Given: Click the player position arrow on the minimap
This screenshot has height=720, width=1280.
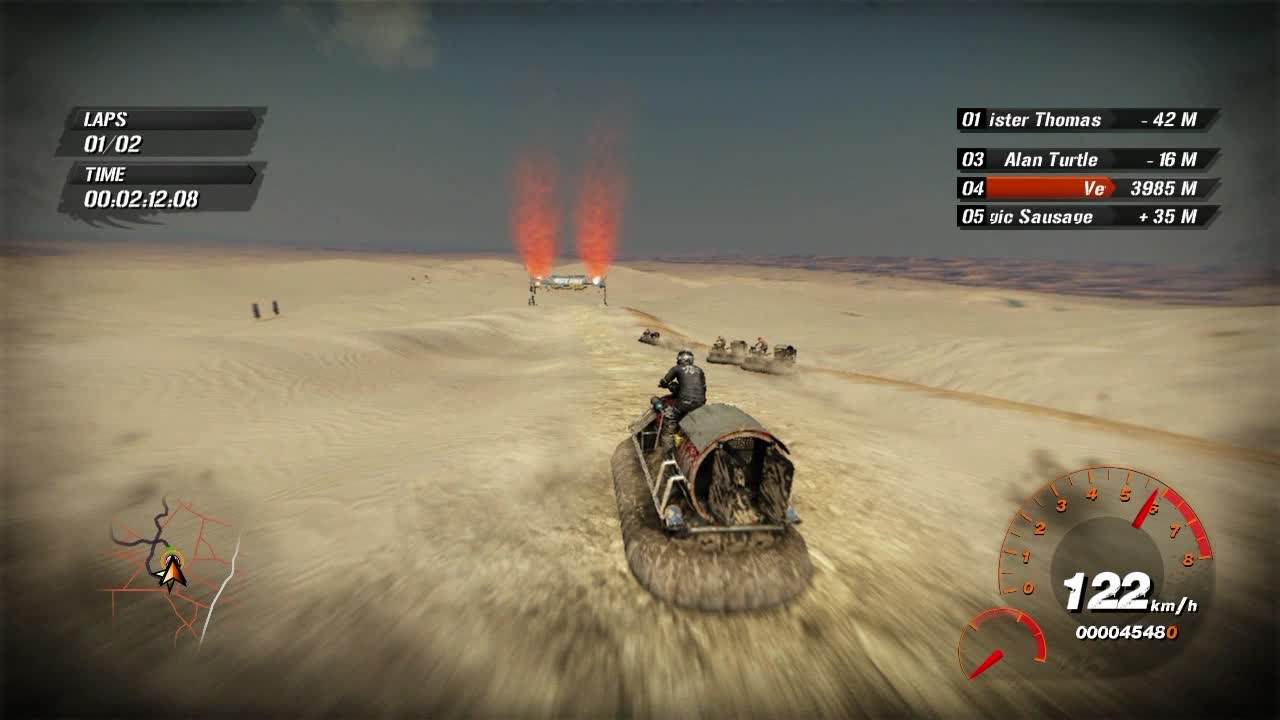Looking at the screenshot, I should point(172,573).
